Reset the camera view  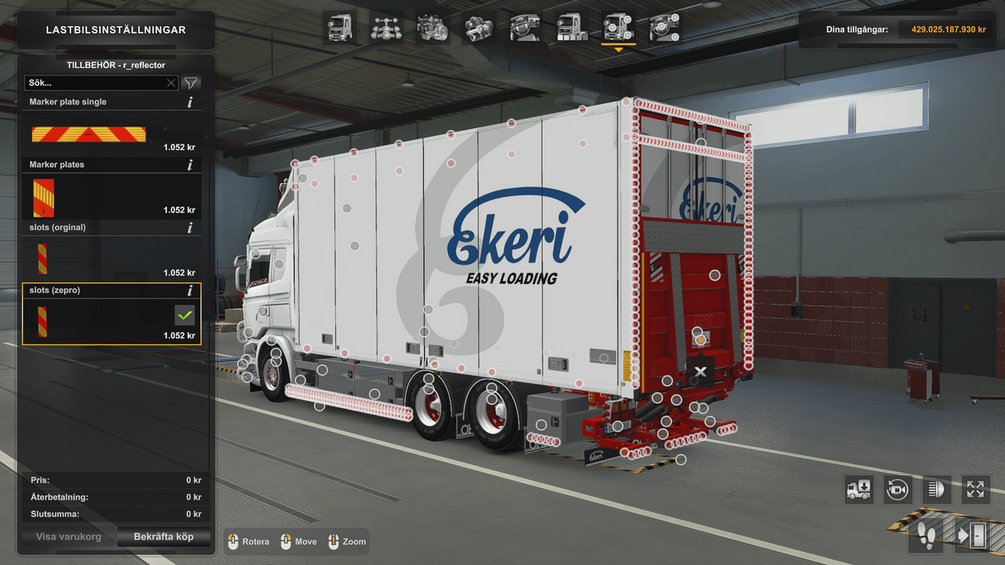[897, 489]
